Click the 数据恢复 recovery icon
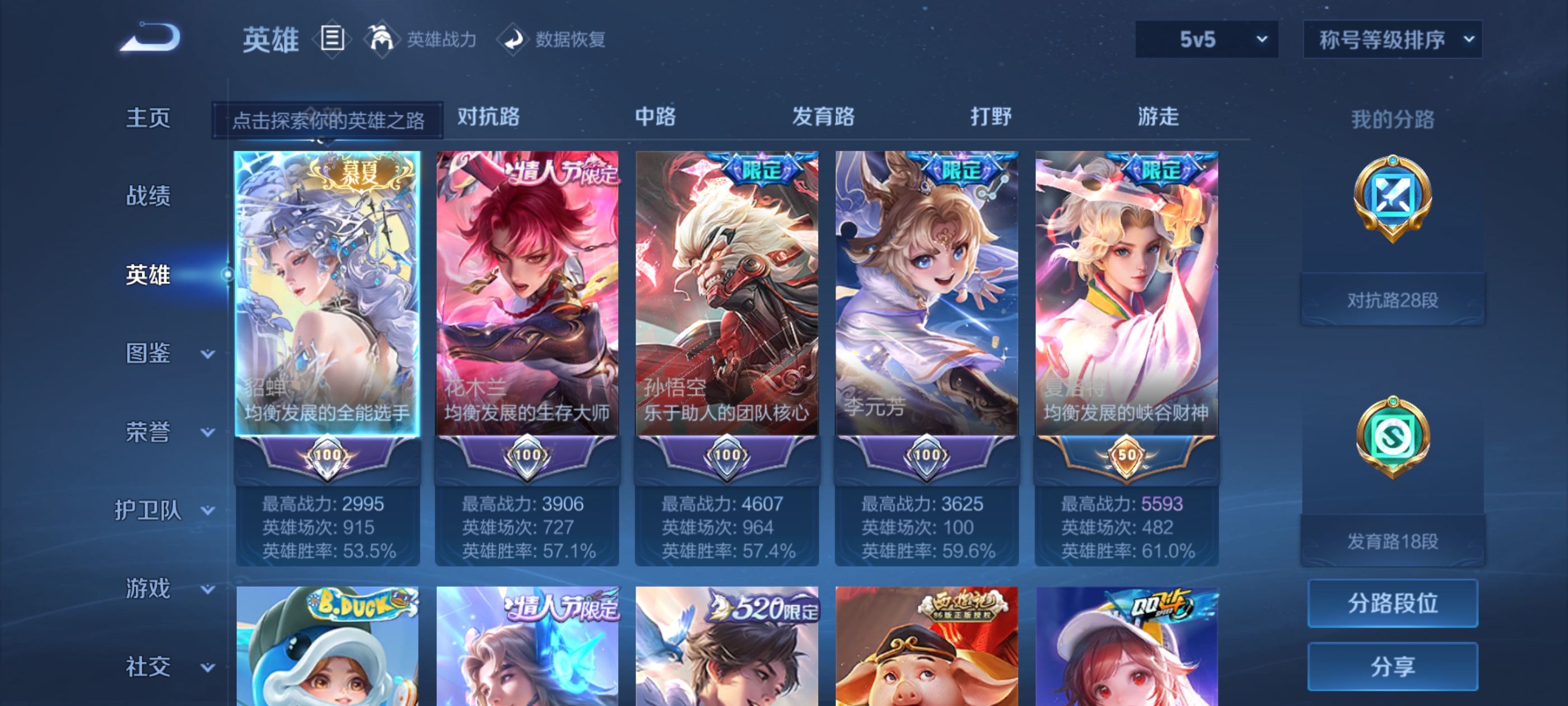The width and height of the screenshot is (1568, 706). [515, 39]
